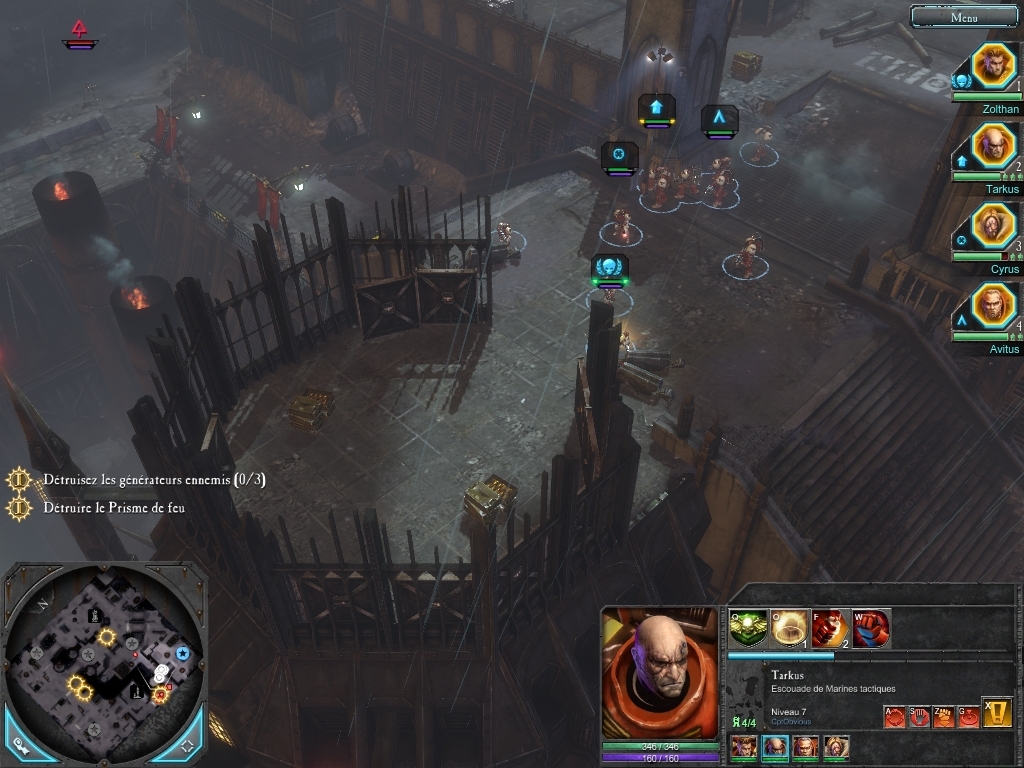Activate the red-blue fist W ability
The image size is (1024, 768).
871,628
